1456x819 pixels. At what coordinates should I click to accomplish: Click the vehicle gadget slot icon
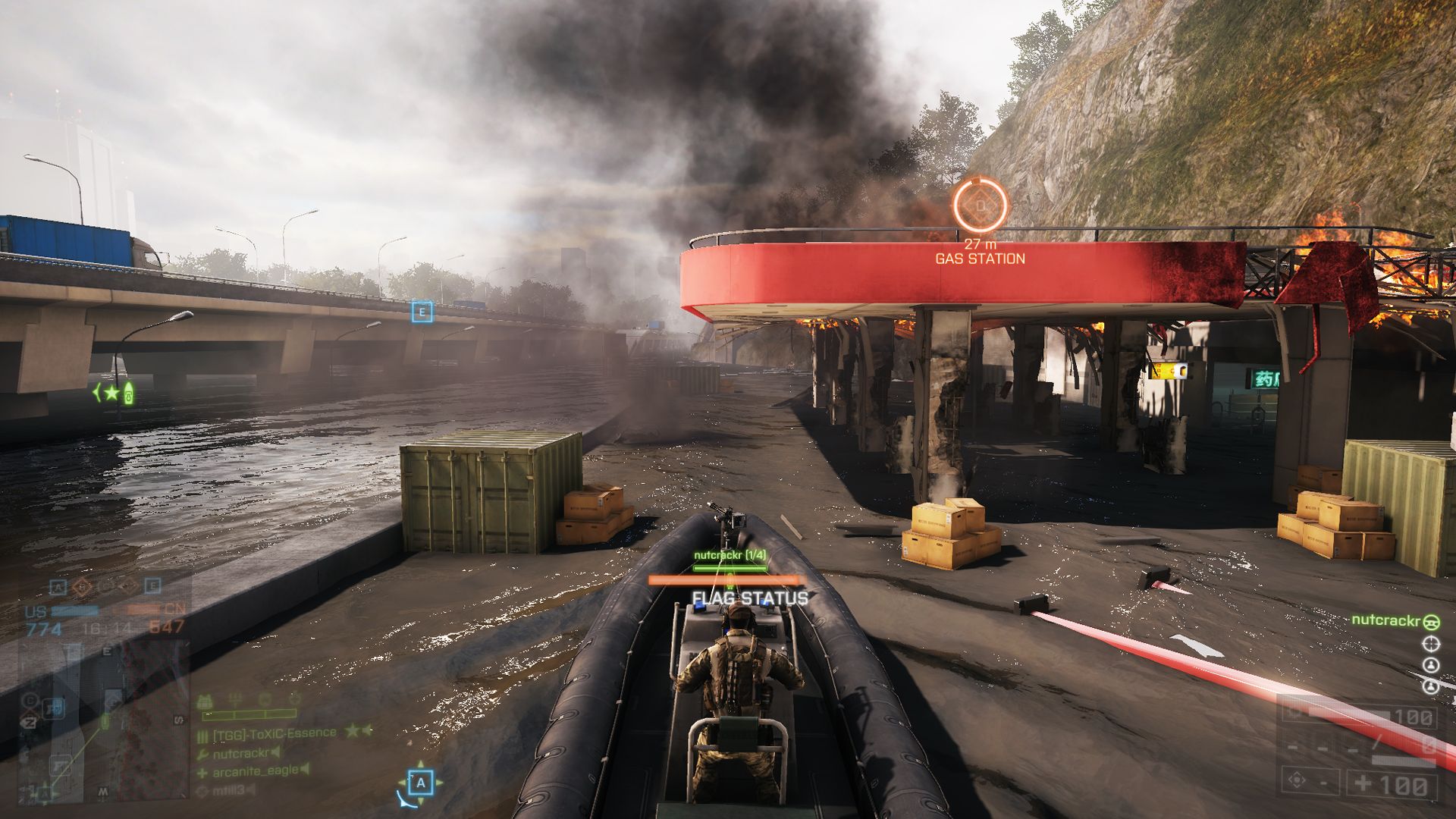point(1297,780)
